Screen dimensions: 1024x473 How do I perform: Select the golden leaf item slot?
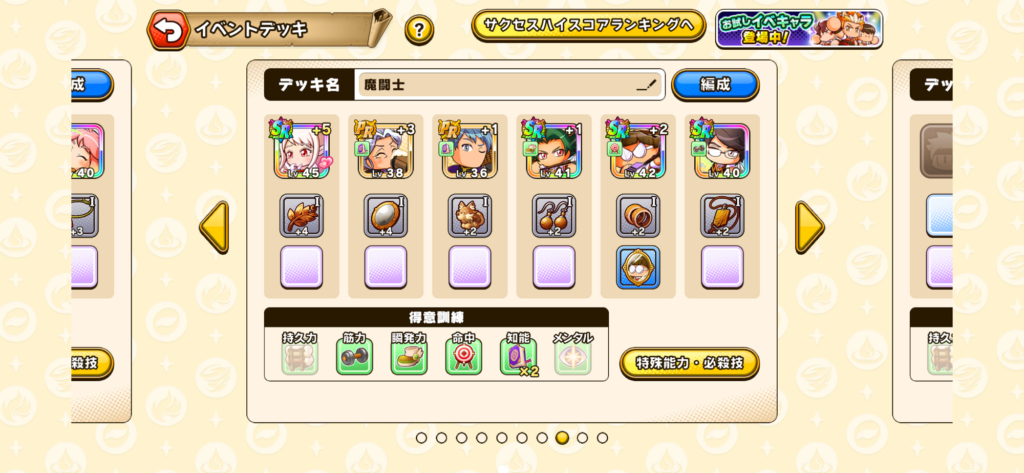[301, 216]
